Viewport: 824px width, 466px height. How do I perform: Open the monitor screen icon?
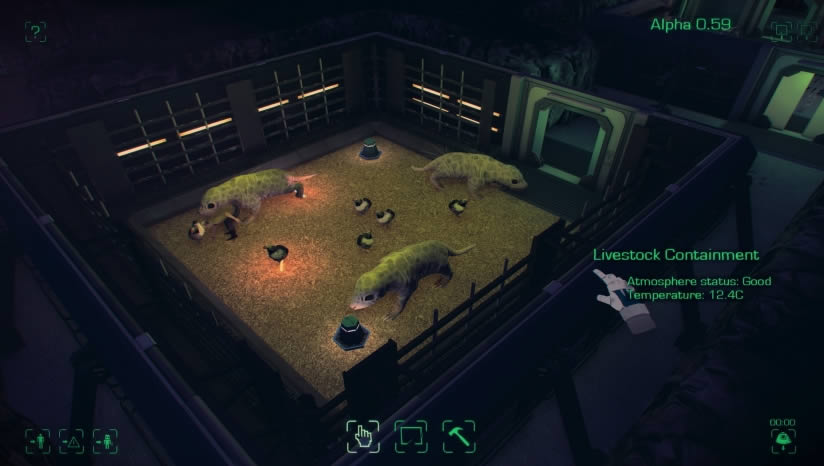pyautogui.click(x=781, y=31)
